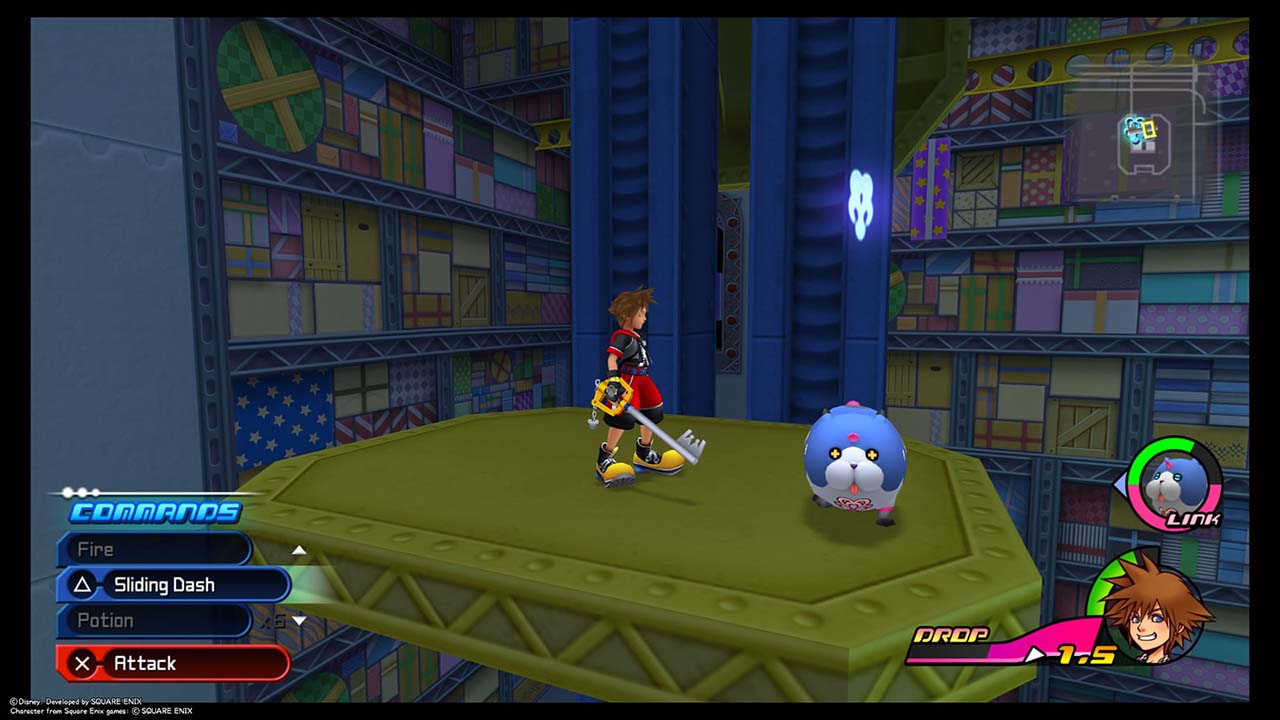Click the down arrow of command deck
1280x720 pixels.
coord(299,621)
